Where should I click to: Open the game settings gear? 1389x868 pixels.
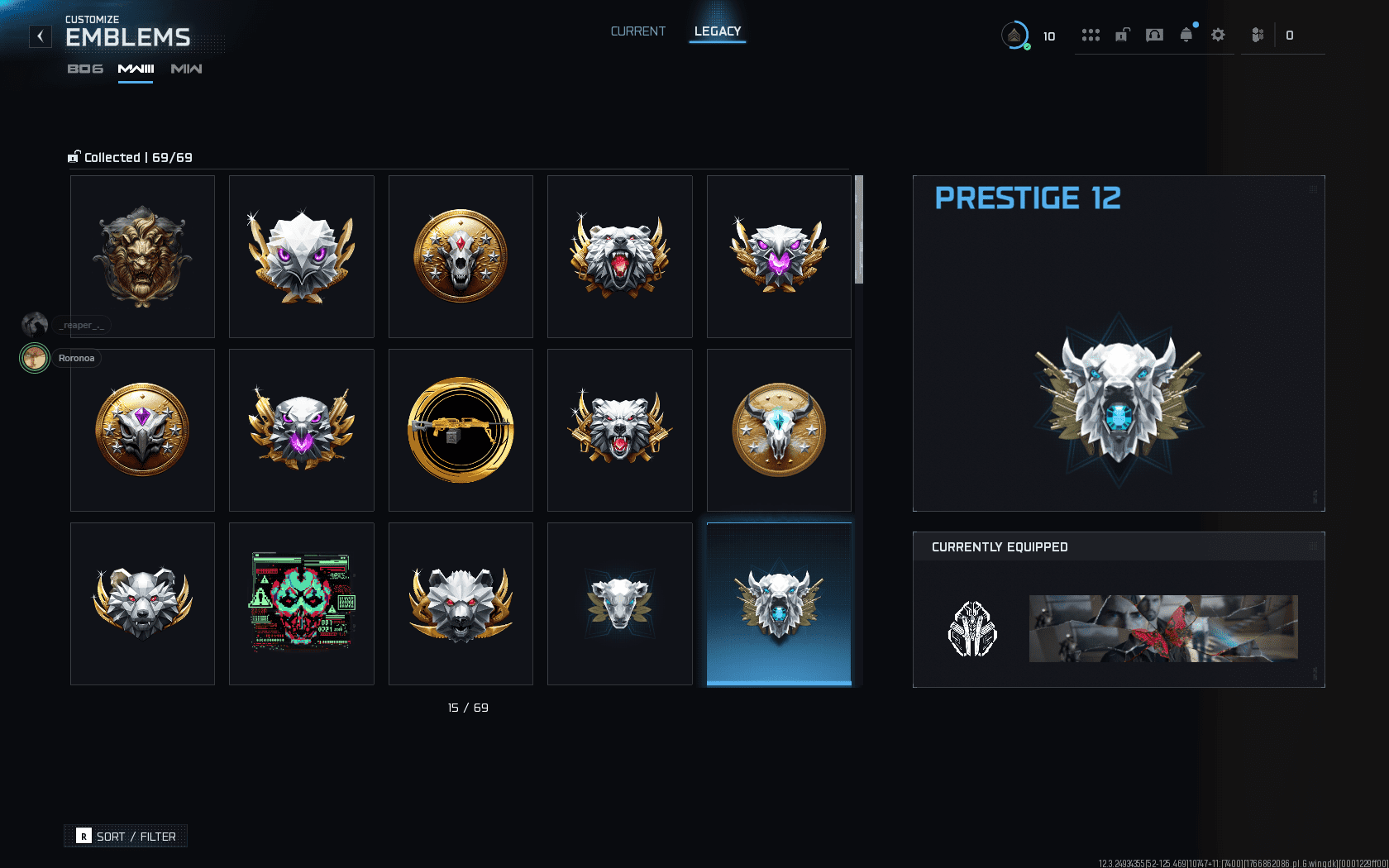(1218, 35)
